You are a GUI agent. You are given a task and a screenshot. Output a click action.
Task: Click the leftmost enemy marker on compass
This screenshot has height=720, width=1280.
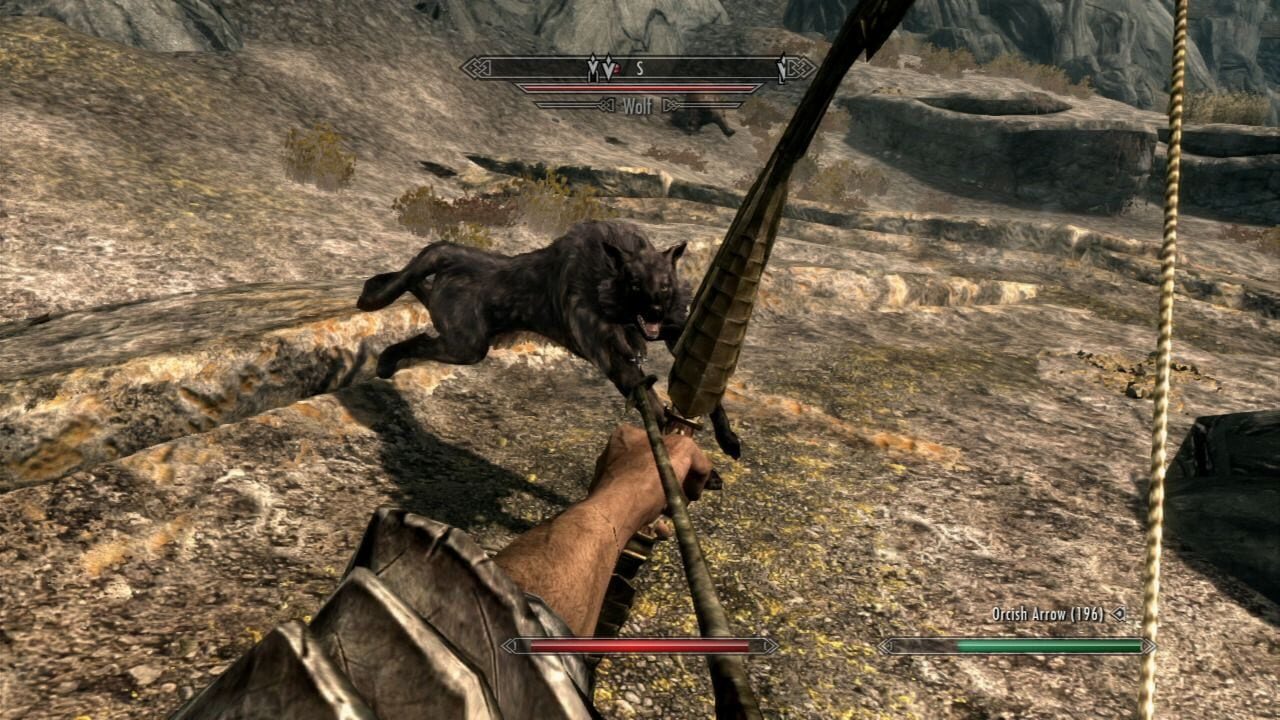click(593, 68)
